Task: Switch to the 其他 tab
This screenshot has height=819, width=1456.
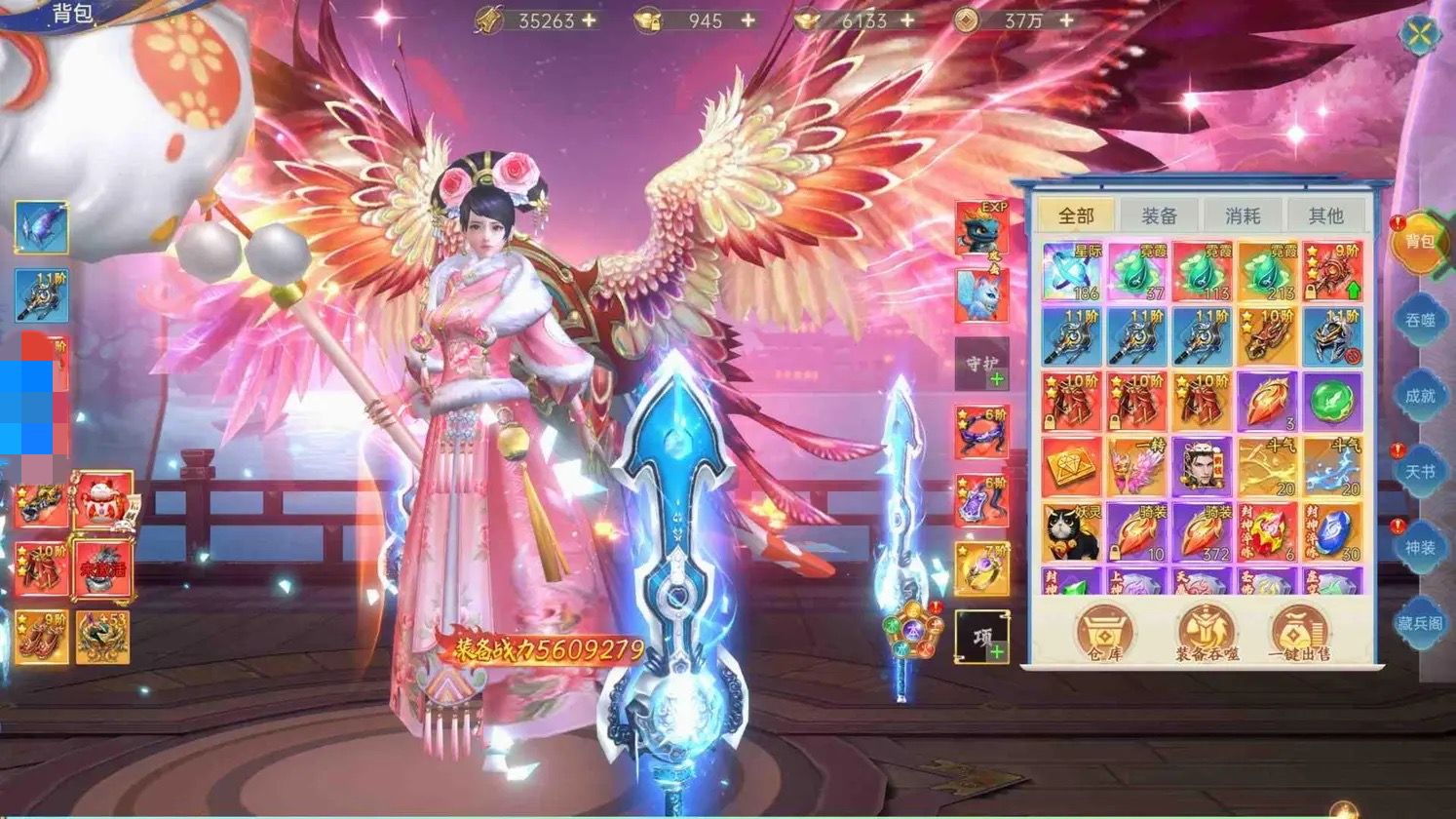Action: coord(1325,215)
